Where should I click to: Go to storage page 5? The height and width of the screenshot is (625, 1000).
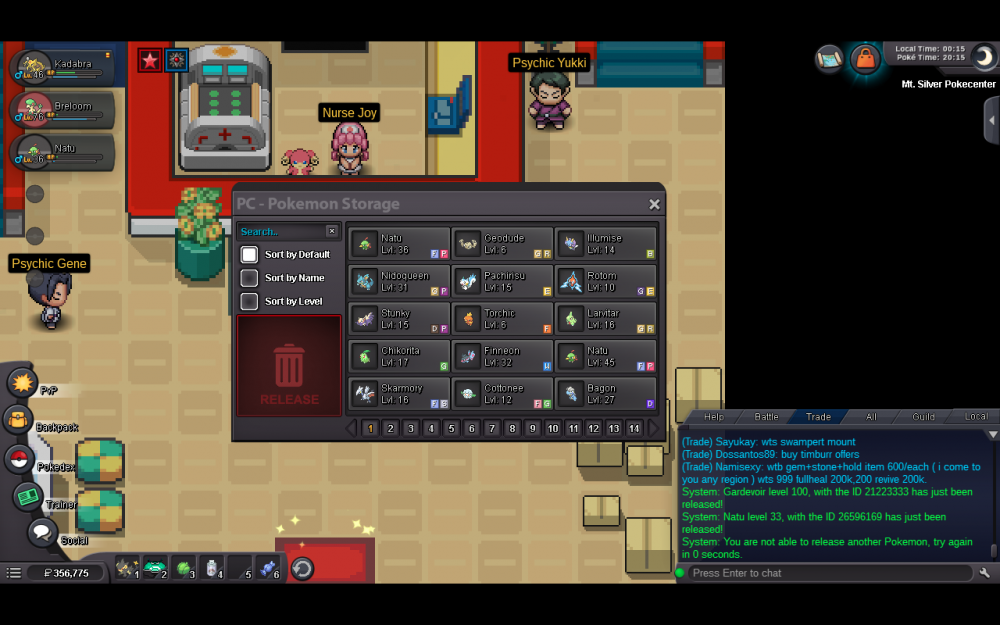click(451, 428)
